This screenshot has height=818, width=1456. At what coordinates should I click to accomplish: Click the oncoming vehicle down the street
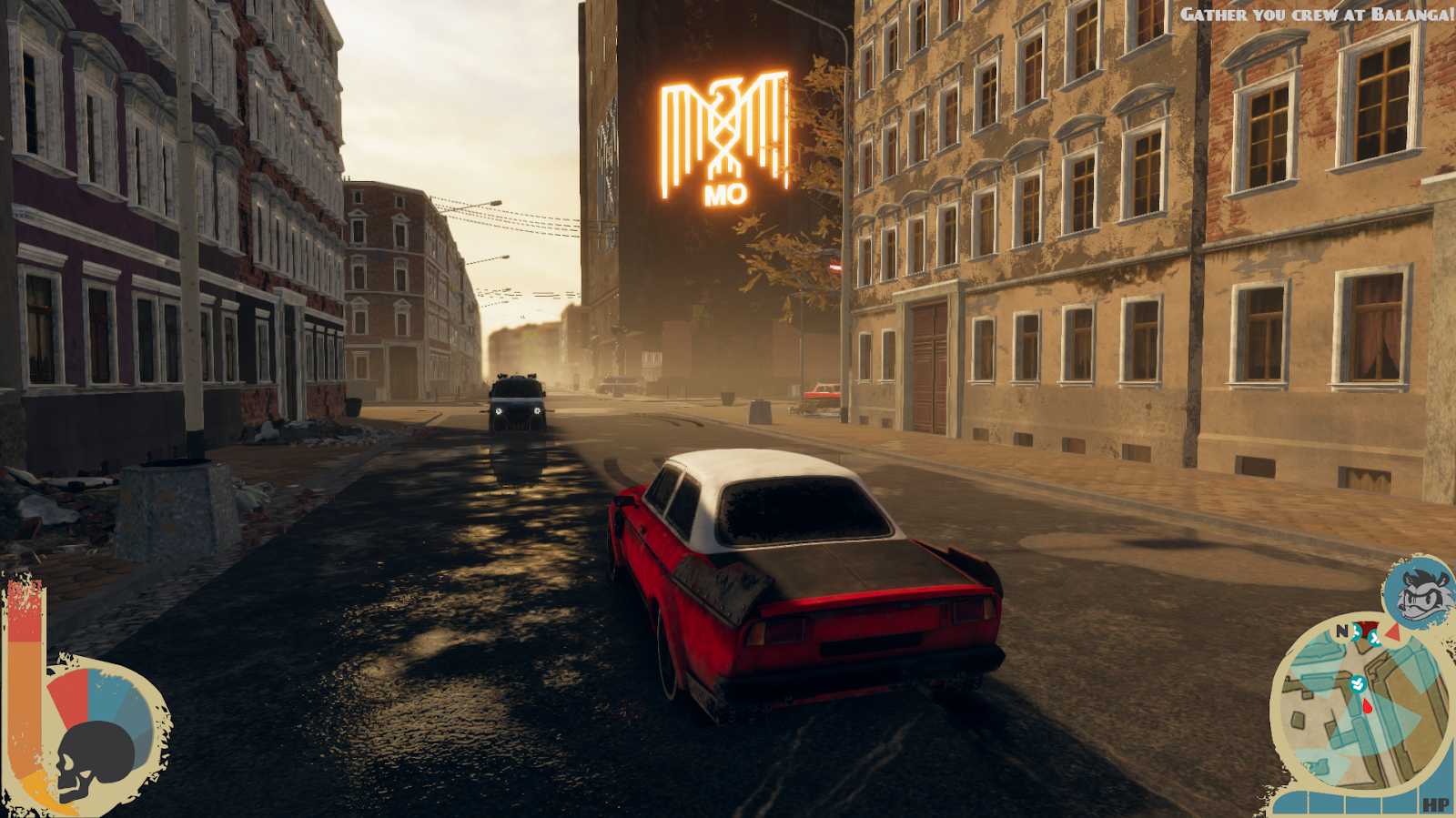click(519, 403)
